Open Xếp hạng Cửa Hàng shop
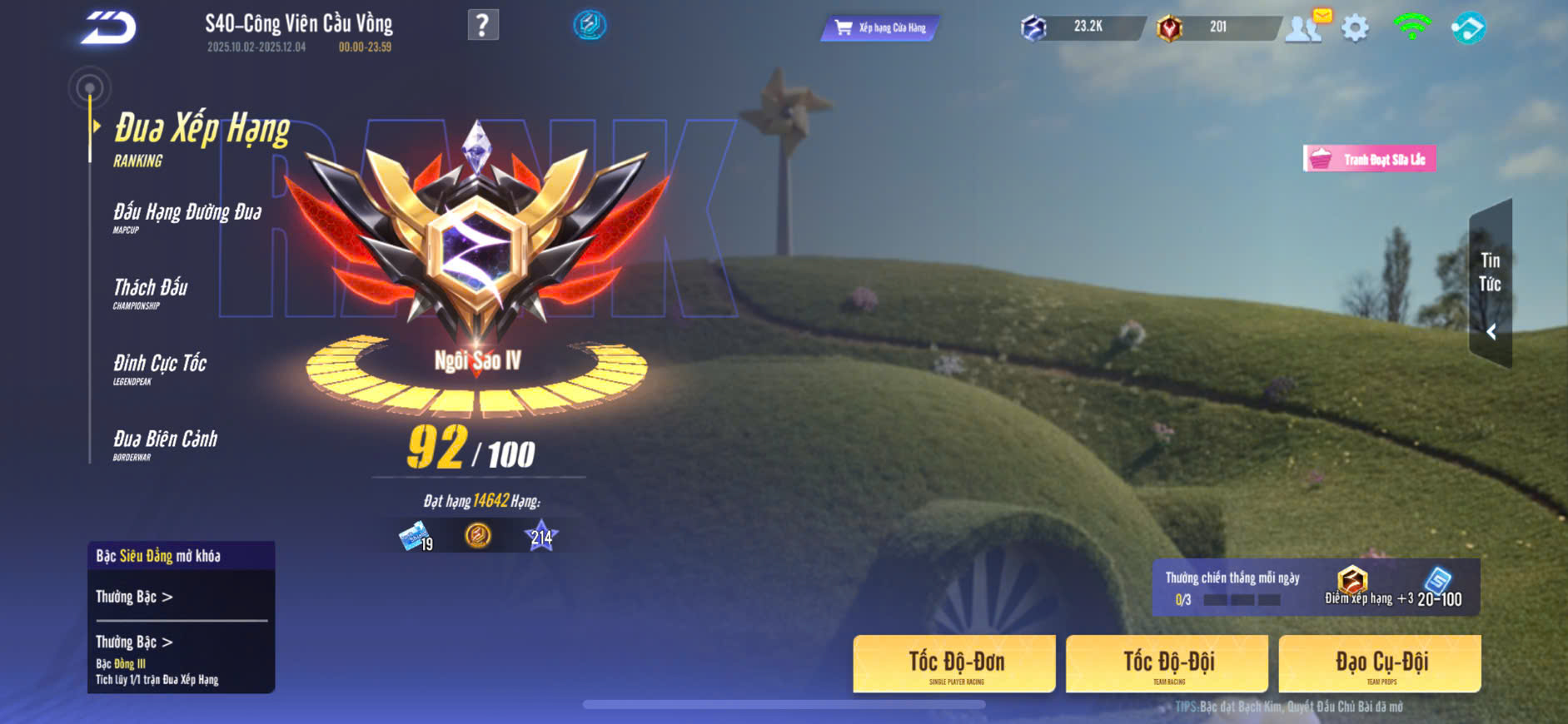Screen dimensions: 1568x724 (x=880, y=27)
